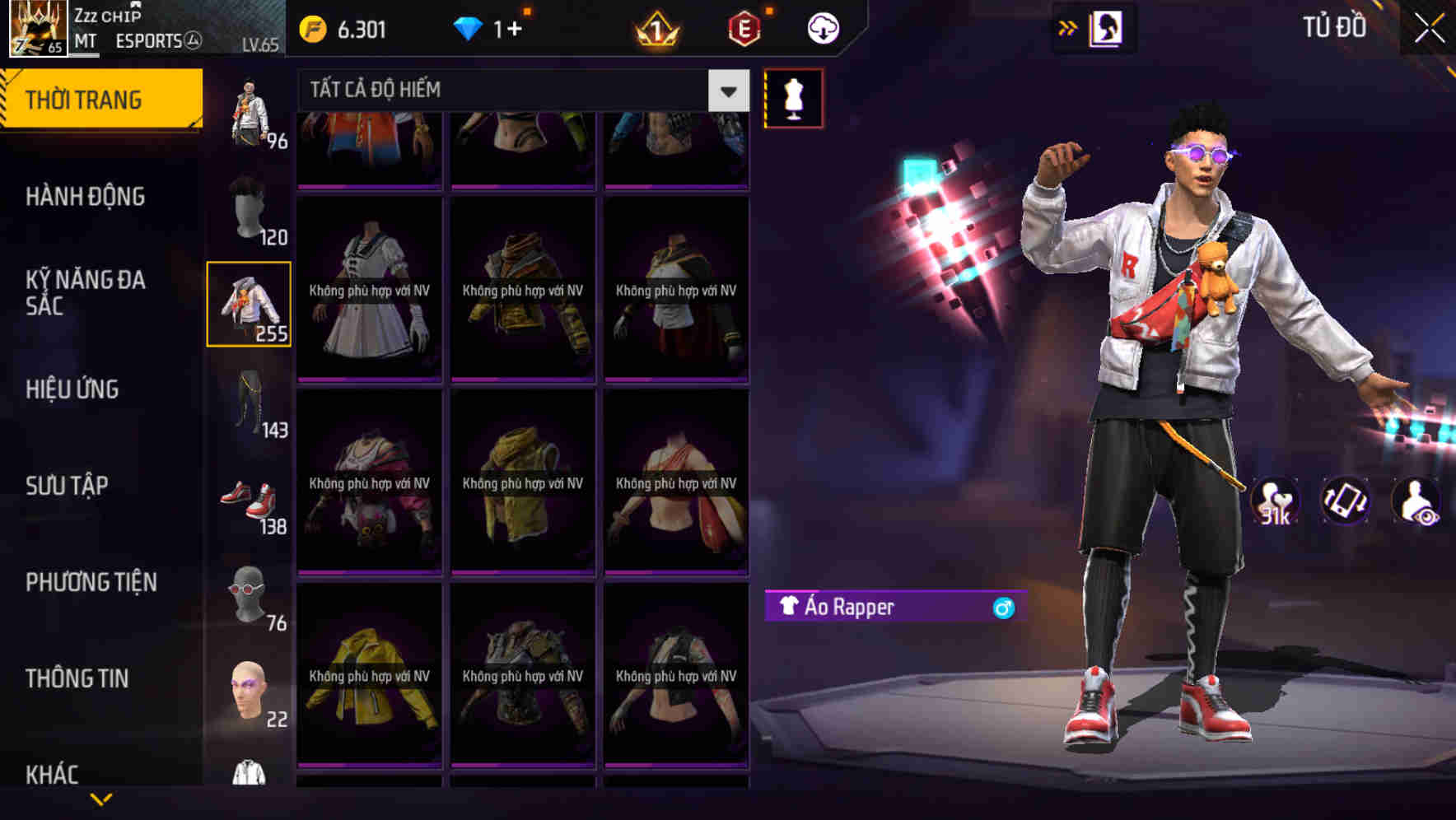Switch to the HÀNH ĐỘNG tab
Screen dimensions: 1456x820
coord(85,197)
